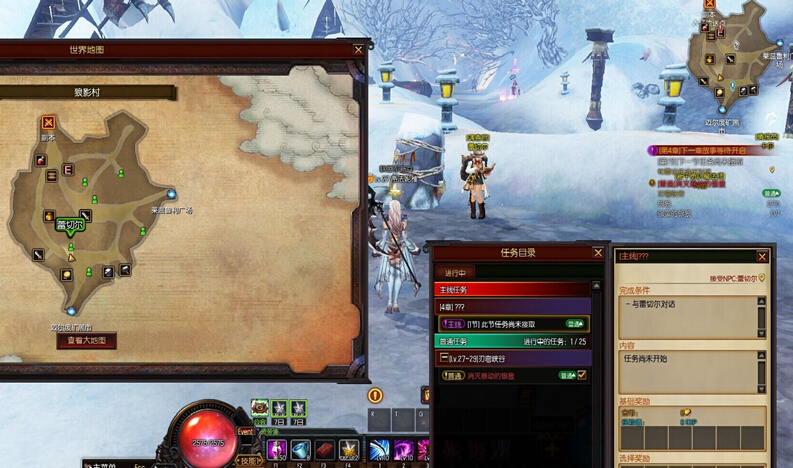Image resolution: width=793 pixels, height=468 pixels.
Task: Use the pink potion in F1 slot
Action: (x=277, y=450)
